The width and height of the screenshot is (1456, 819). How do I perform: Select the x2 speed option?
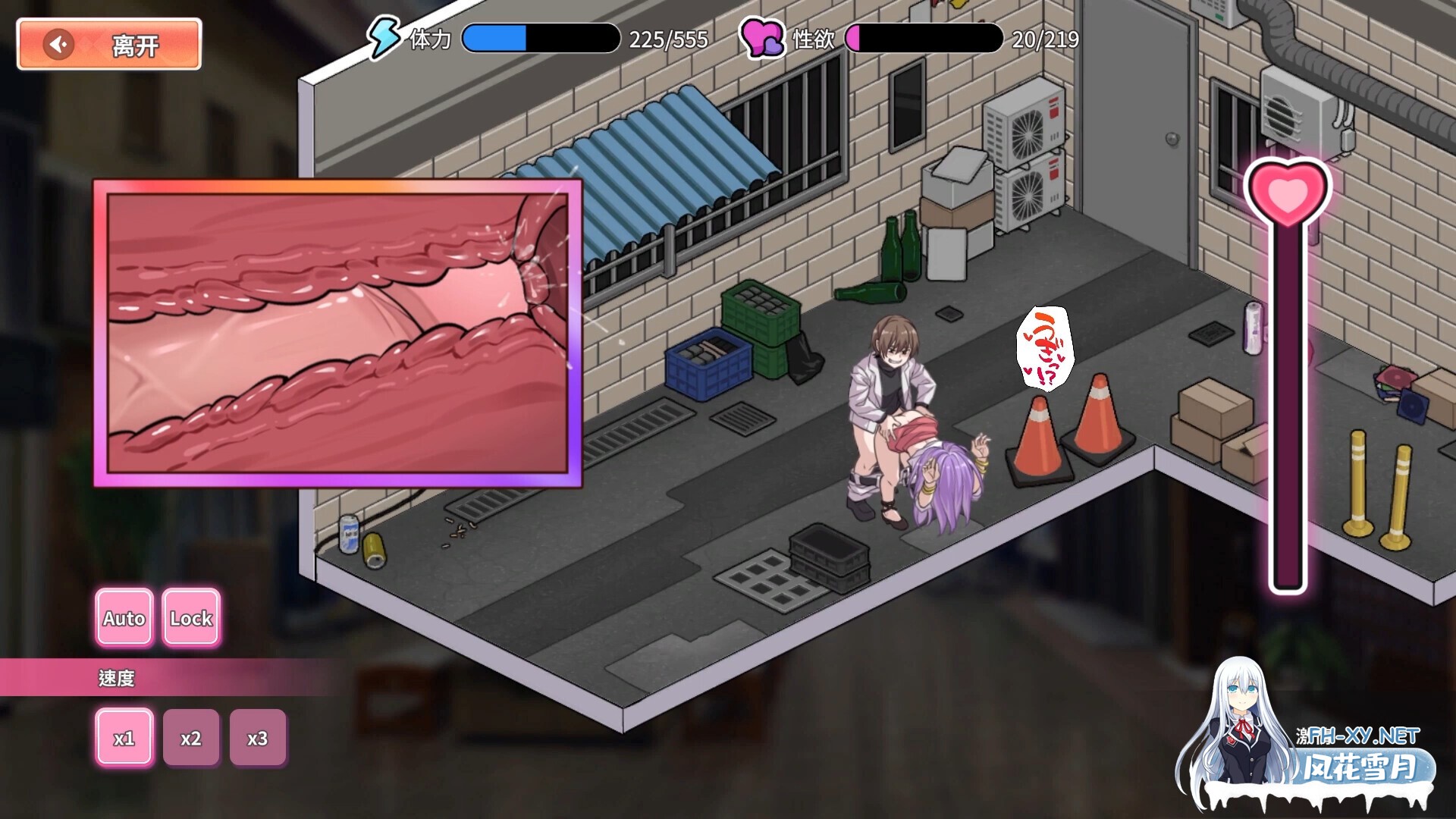pyautogui.click(x=190, y=736)
